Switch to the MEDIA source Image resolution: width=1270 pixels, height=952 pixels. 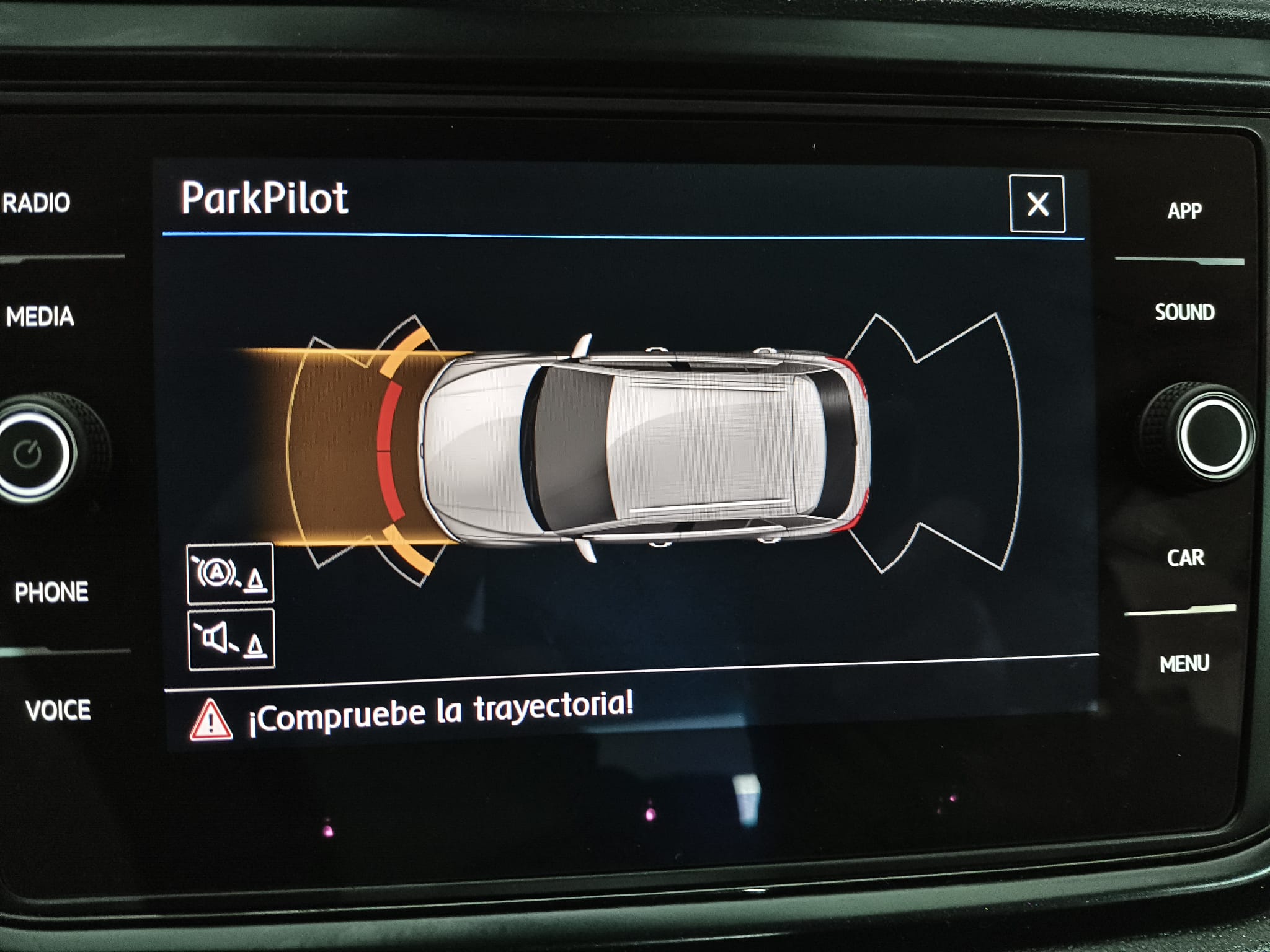40,317
